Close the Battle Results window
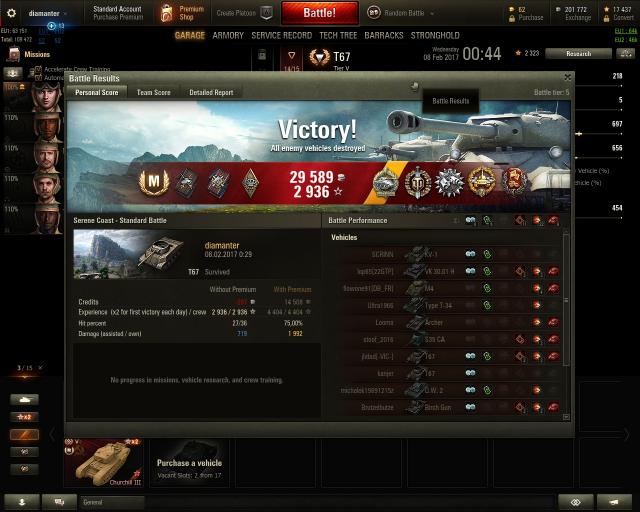 tap(568, 77)
